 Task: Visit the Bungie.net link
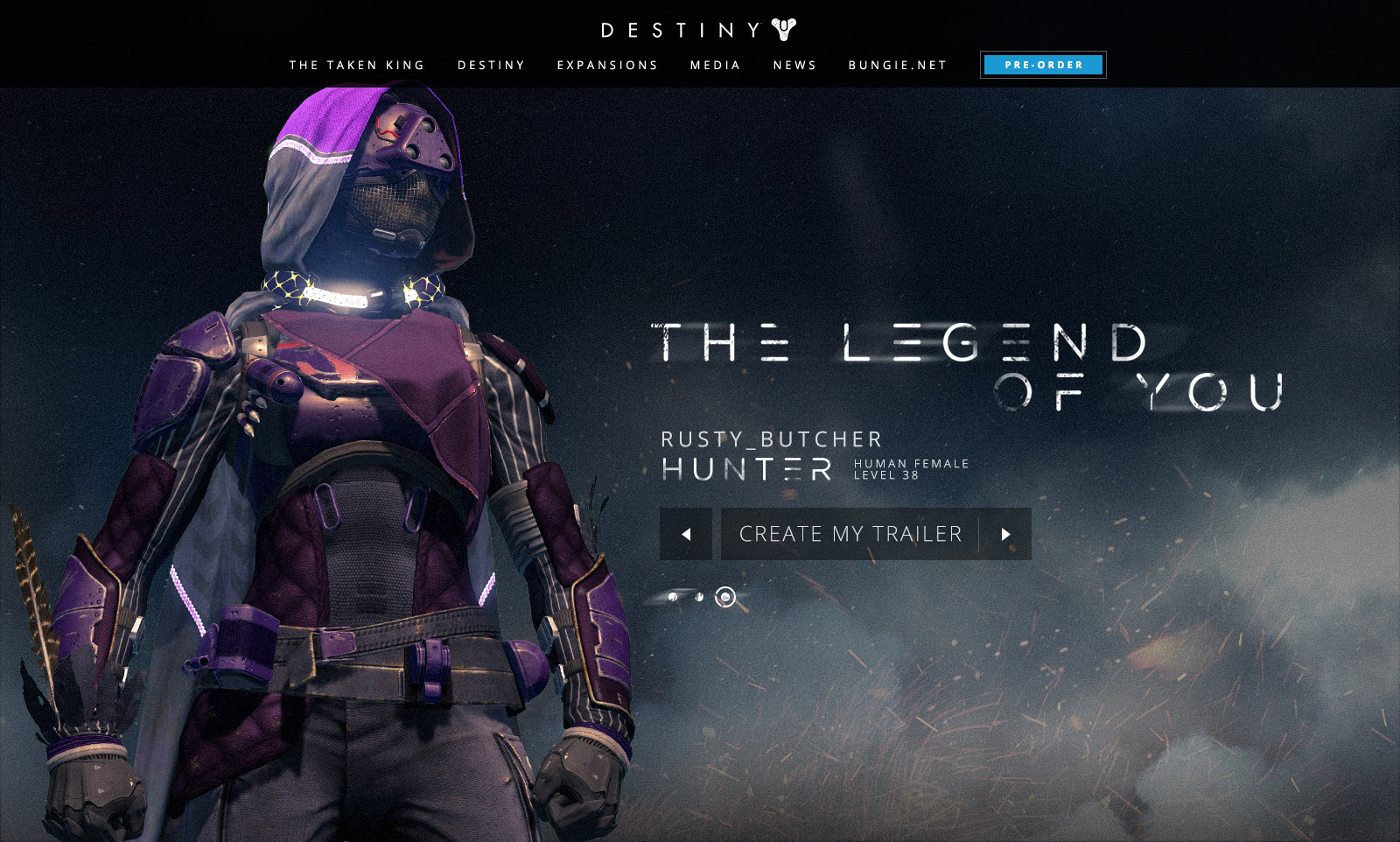click(x=898, y=66)
